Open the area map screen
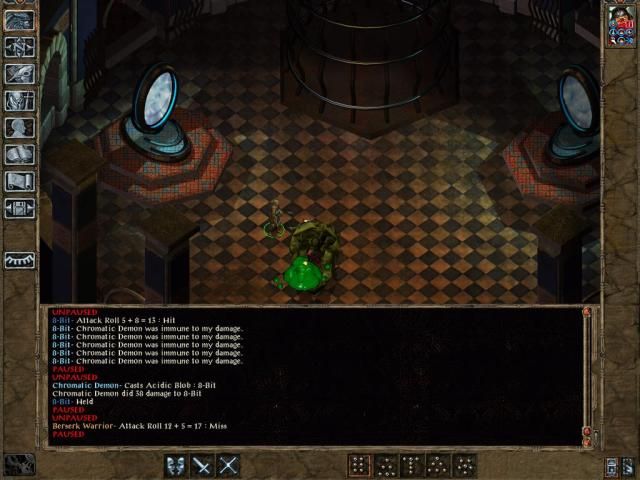 pyautogui.click(x=20, y=47)
